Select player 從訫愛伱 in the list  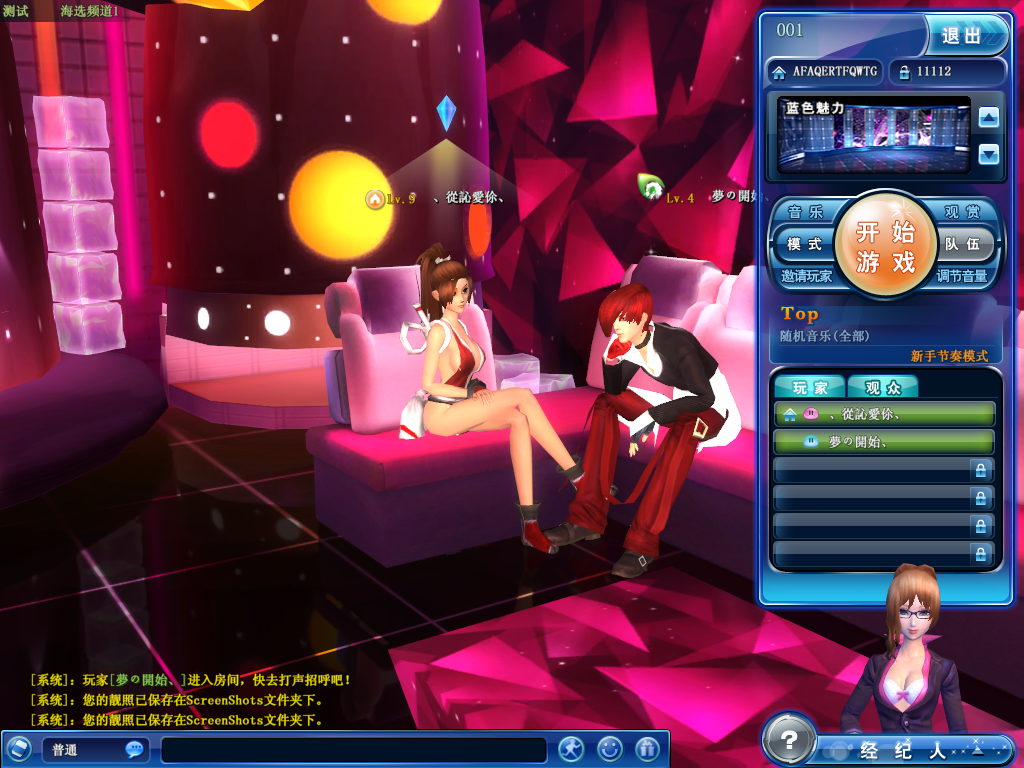click(884, 413)
